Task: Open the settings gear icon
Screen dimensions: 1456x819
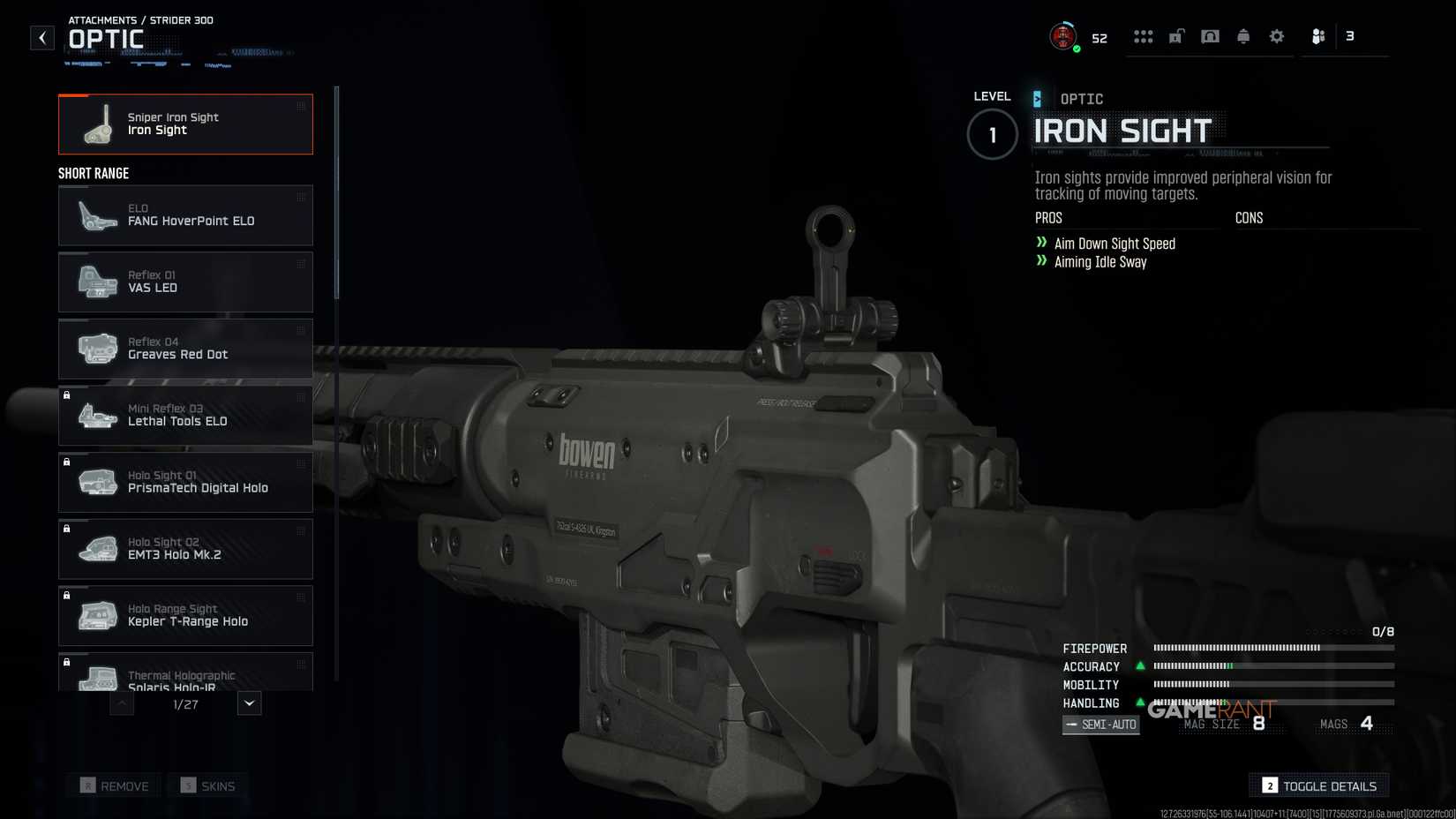Action: (x=1276, y=35)
